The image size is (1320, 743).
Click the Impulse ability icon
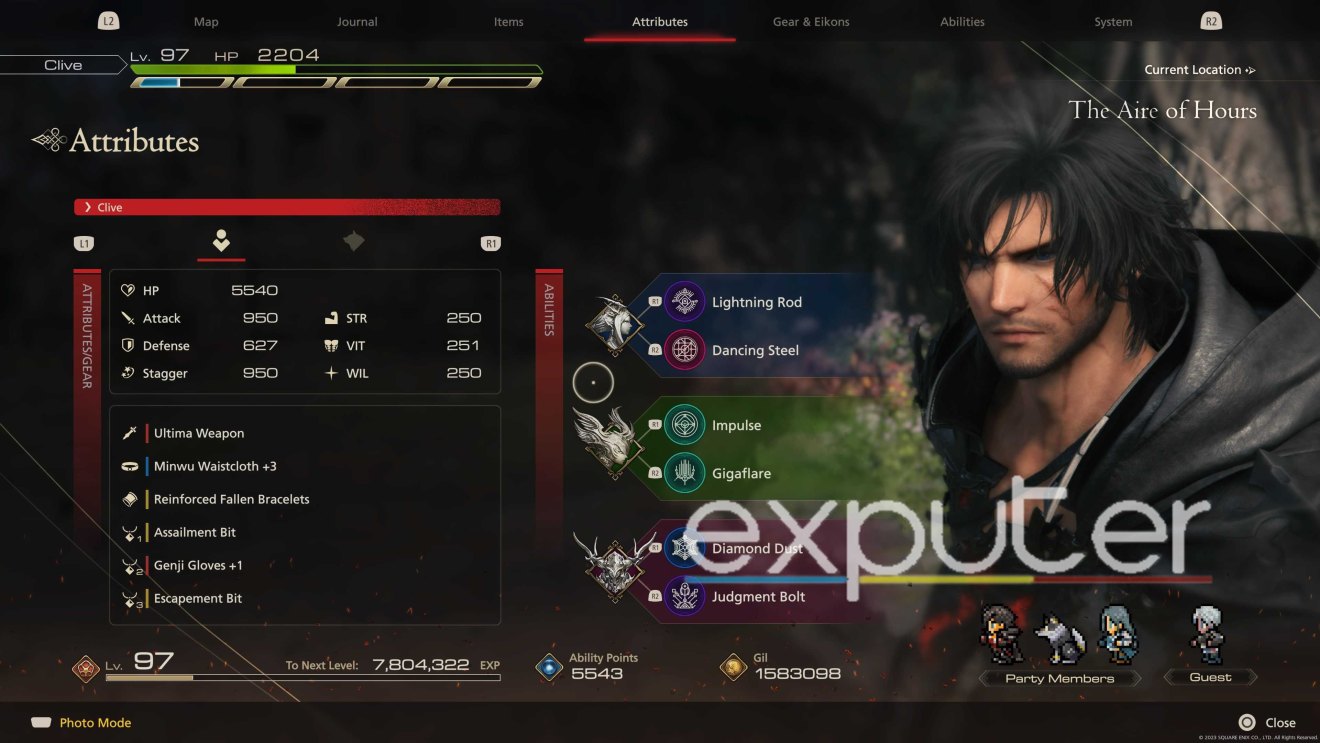(685, 424)
